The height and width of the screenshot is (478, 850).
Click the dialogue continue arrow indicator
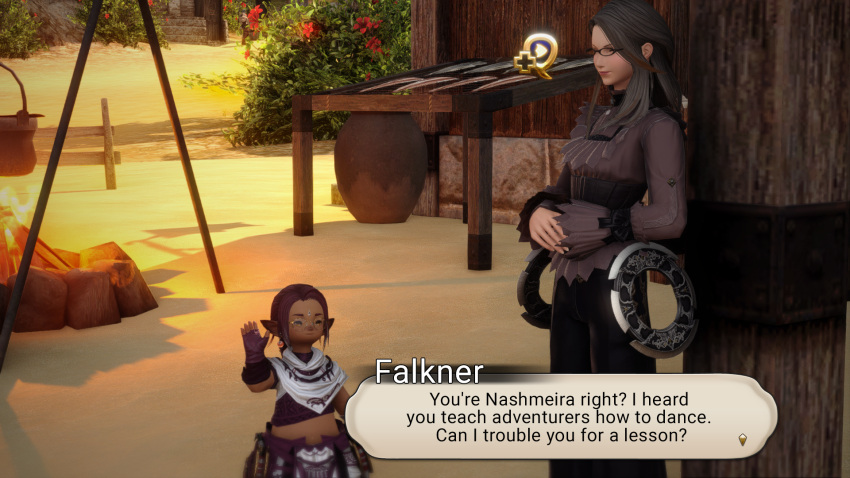pos(742,439)
